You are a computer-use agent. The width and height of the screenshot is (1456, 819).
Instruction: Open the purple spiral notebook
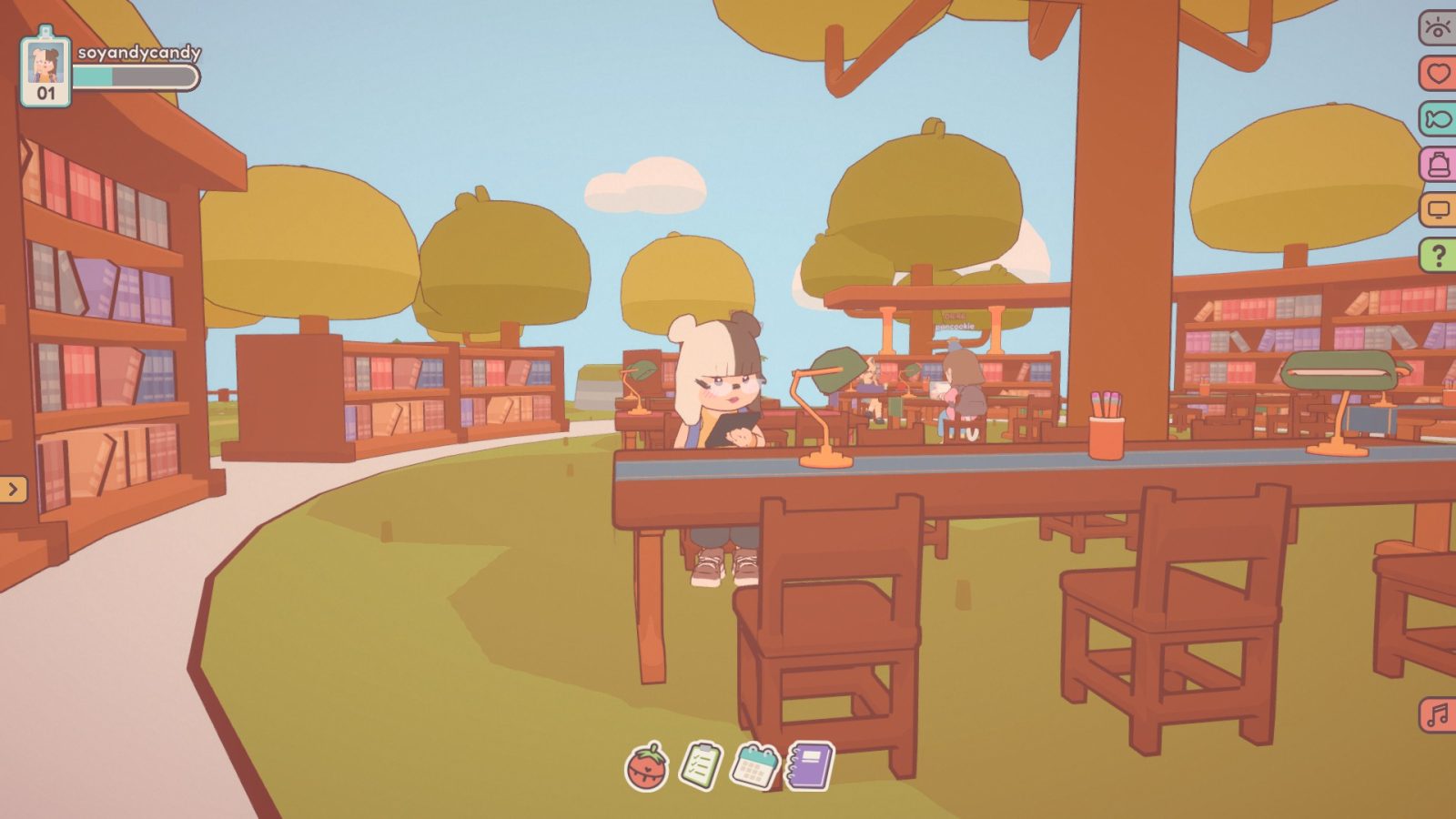pyautogui.click(x=810, y=765)
